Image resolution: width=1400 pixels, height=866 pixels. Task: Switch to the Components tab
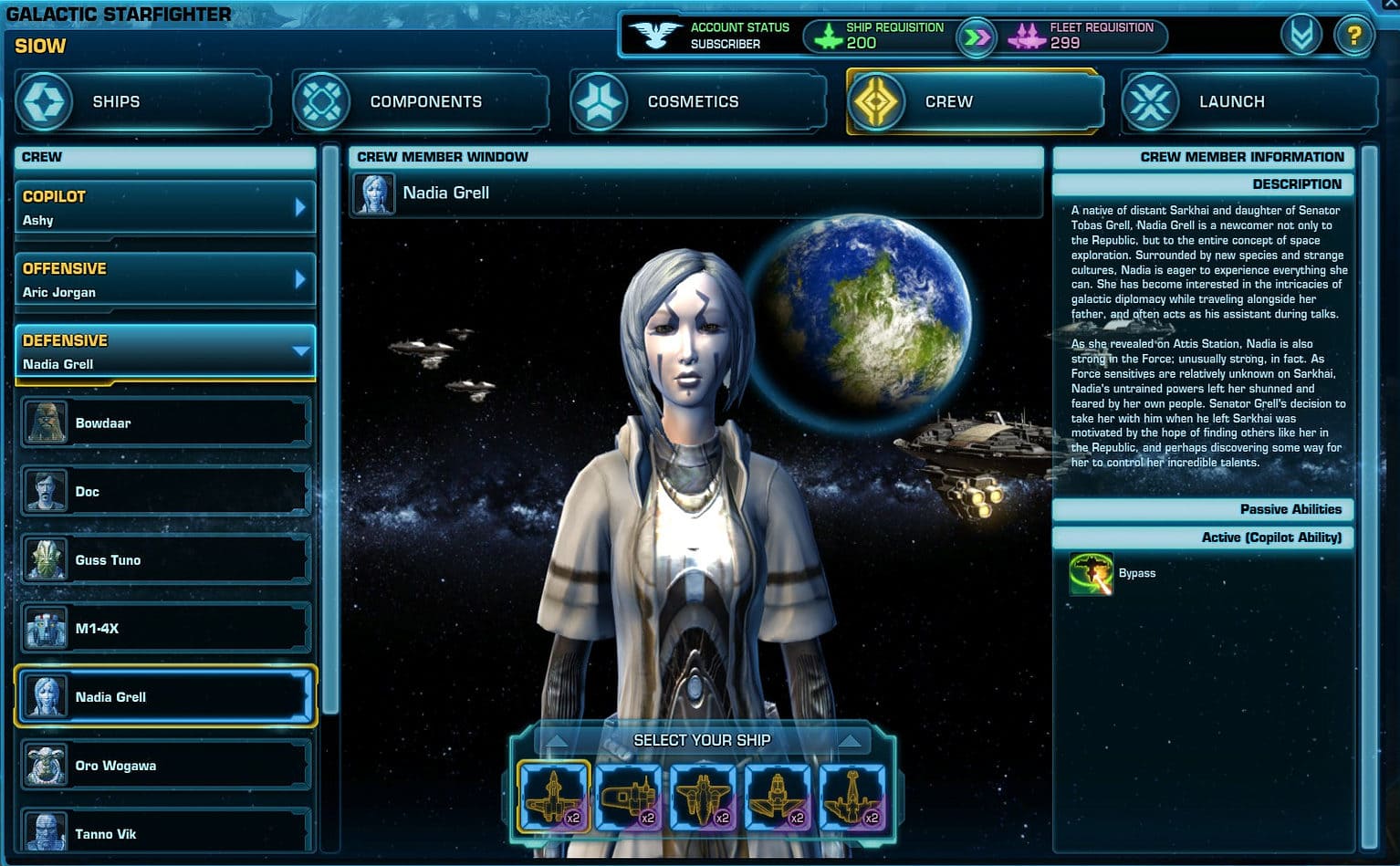click(x=421, y=101)
